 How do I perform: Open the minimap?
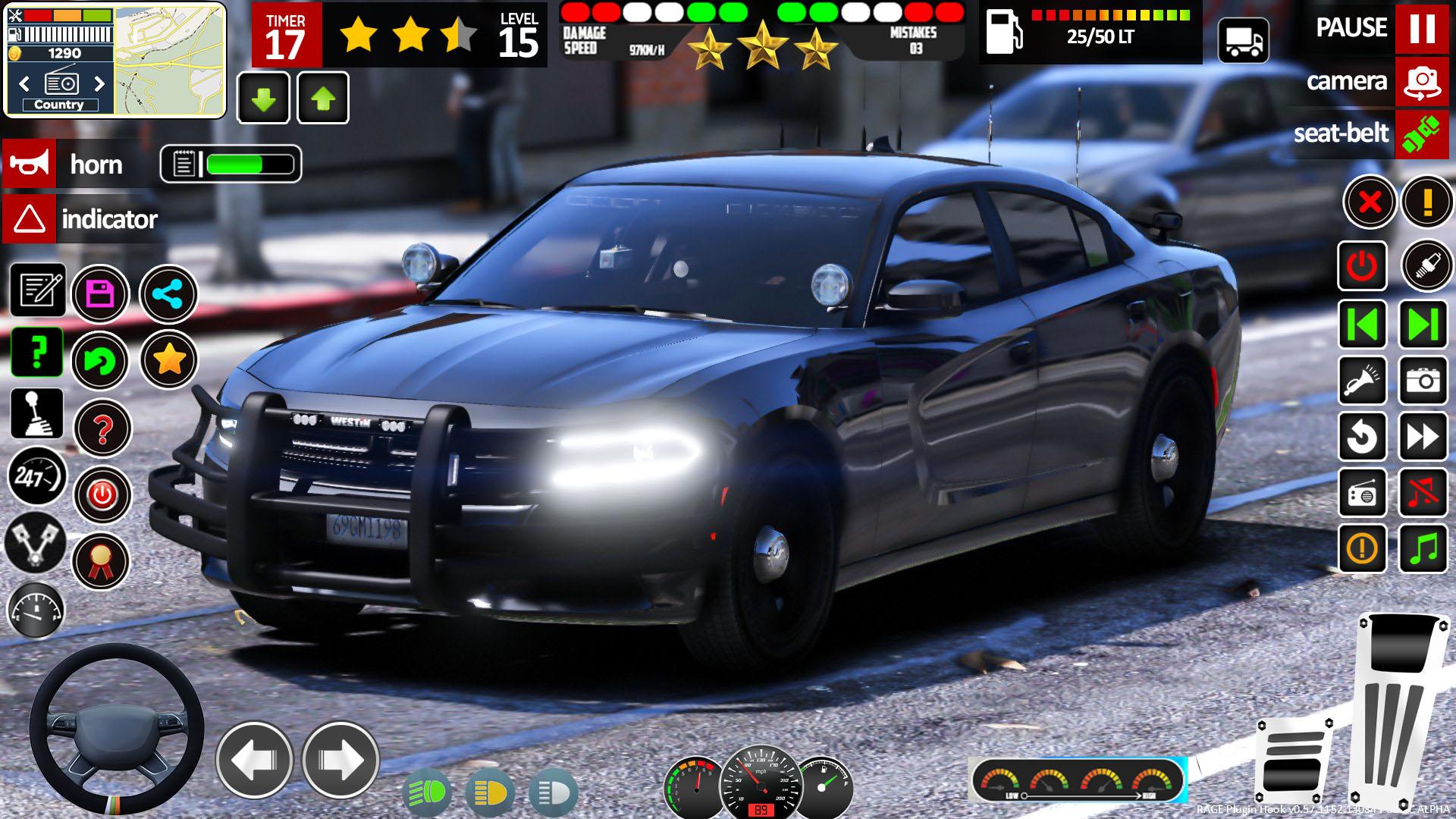[170, 59]
